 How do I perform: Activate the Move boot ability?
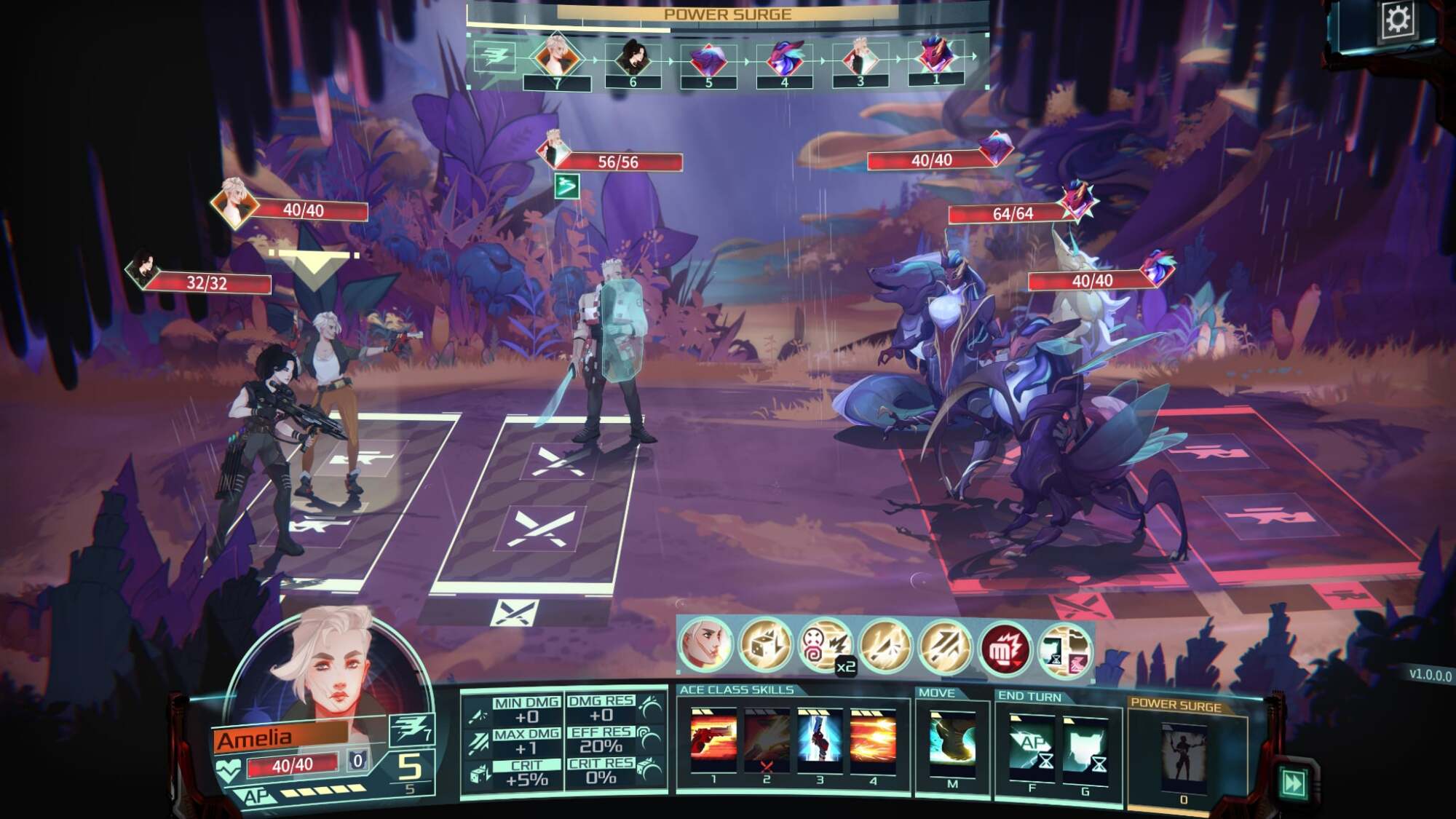tap(952, 743)
